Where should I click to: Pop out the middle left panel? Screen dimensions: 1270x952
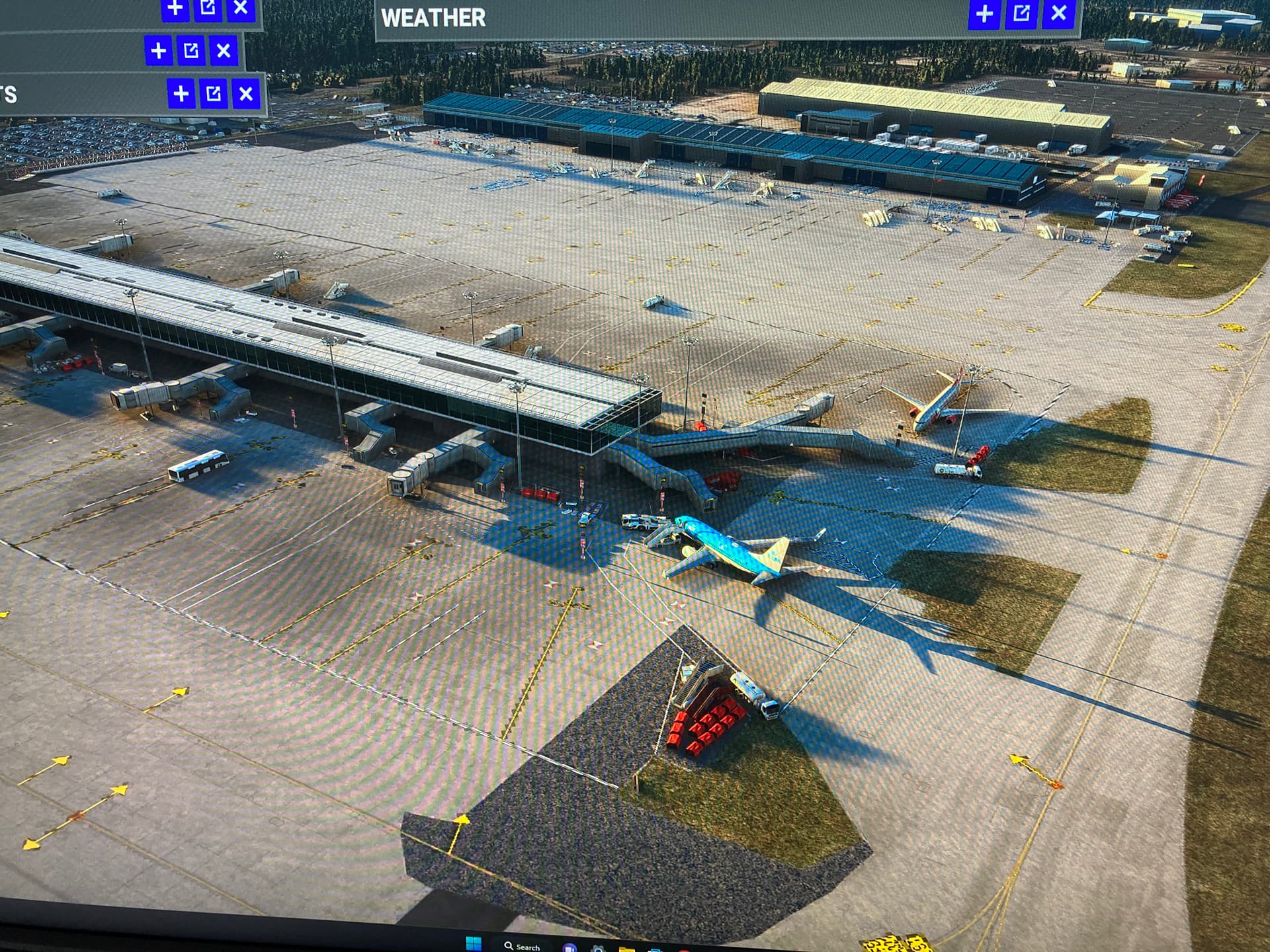(x=192, y=49)
